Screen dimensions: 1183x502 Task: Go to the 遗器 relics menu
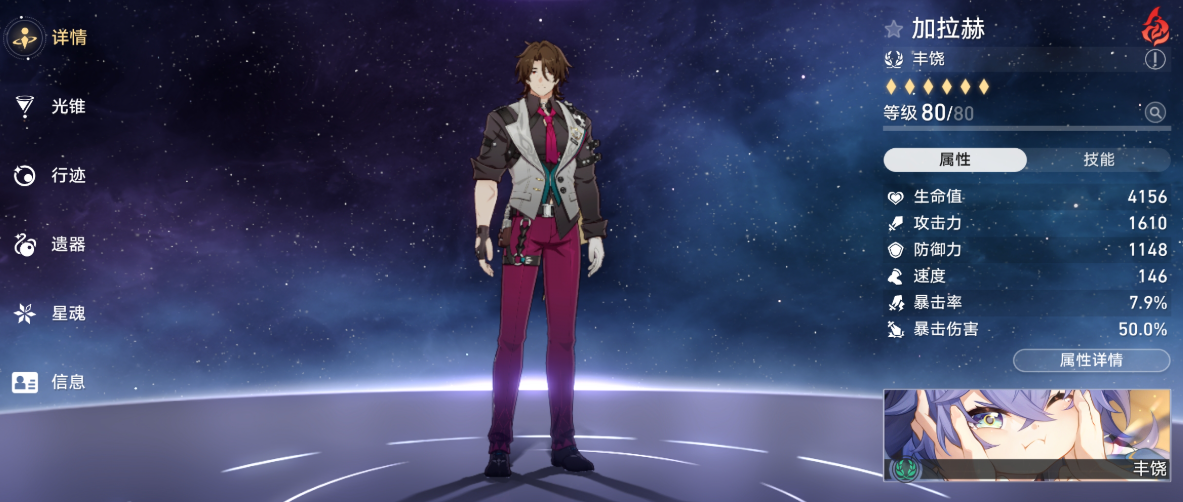(50, 244)
